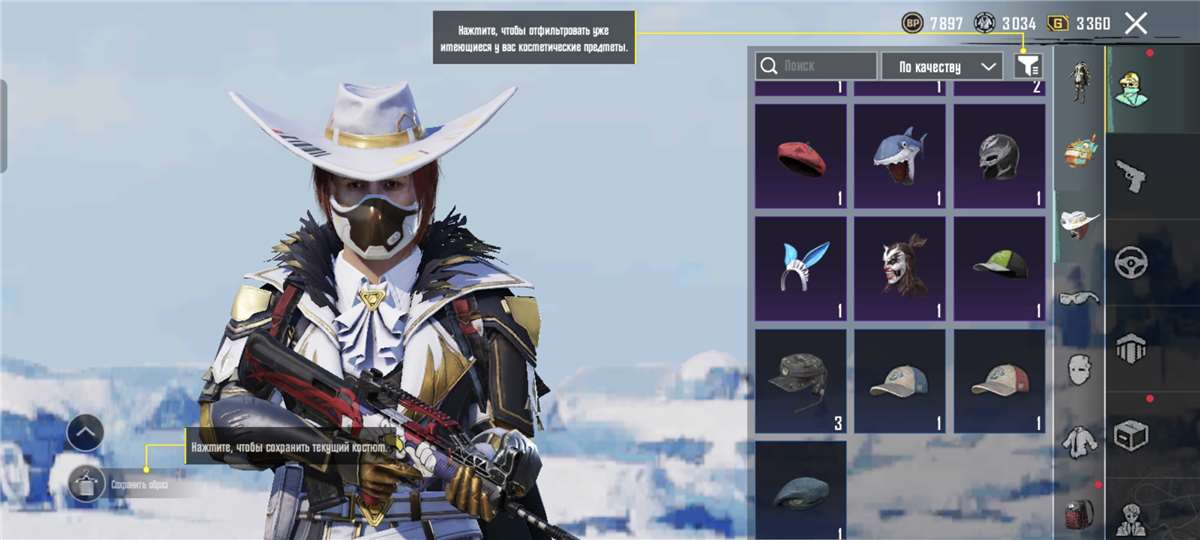
Task: Pick the clown face mask
Action: pyautogui.click(x=899, y=266)
